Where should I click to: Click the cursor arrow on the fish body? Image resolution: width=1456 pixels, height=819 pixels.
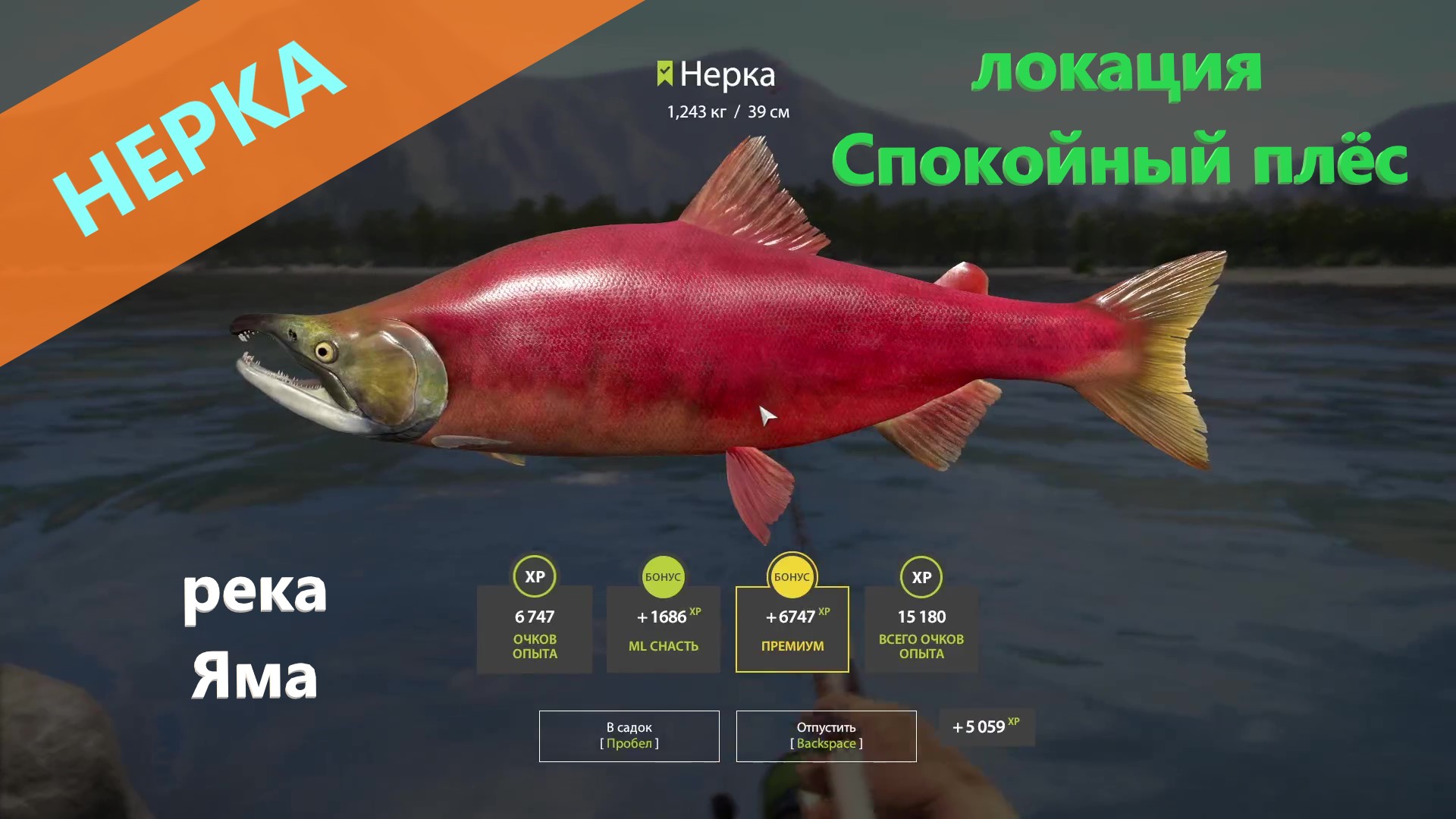pos(766,416)
